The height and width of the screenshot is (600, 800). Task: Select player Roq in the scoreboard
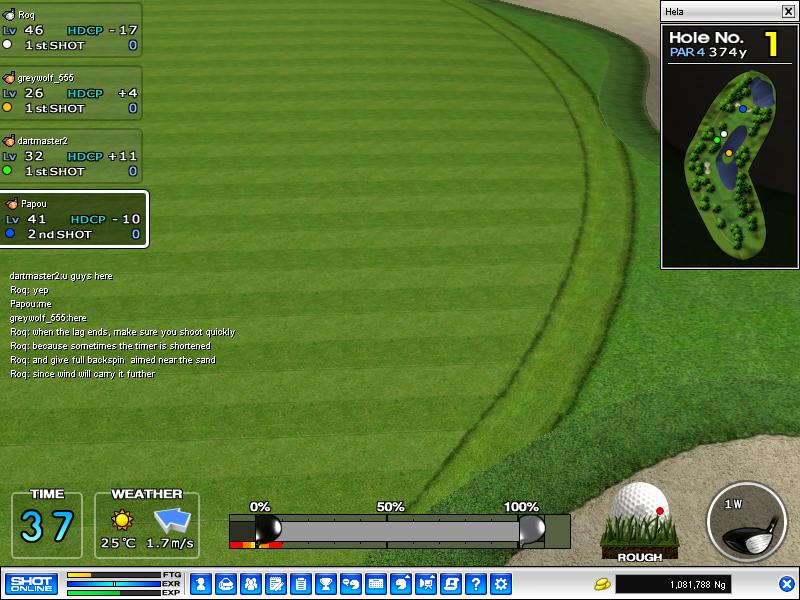click(x=70, y=30)
